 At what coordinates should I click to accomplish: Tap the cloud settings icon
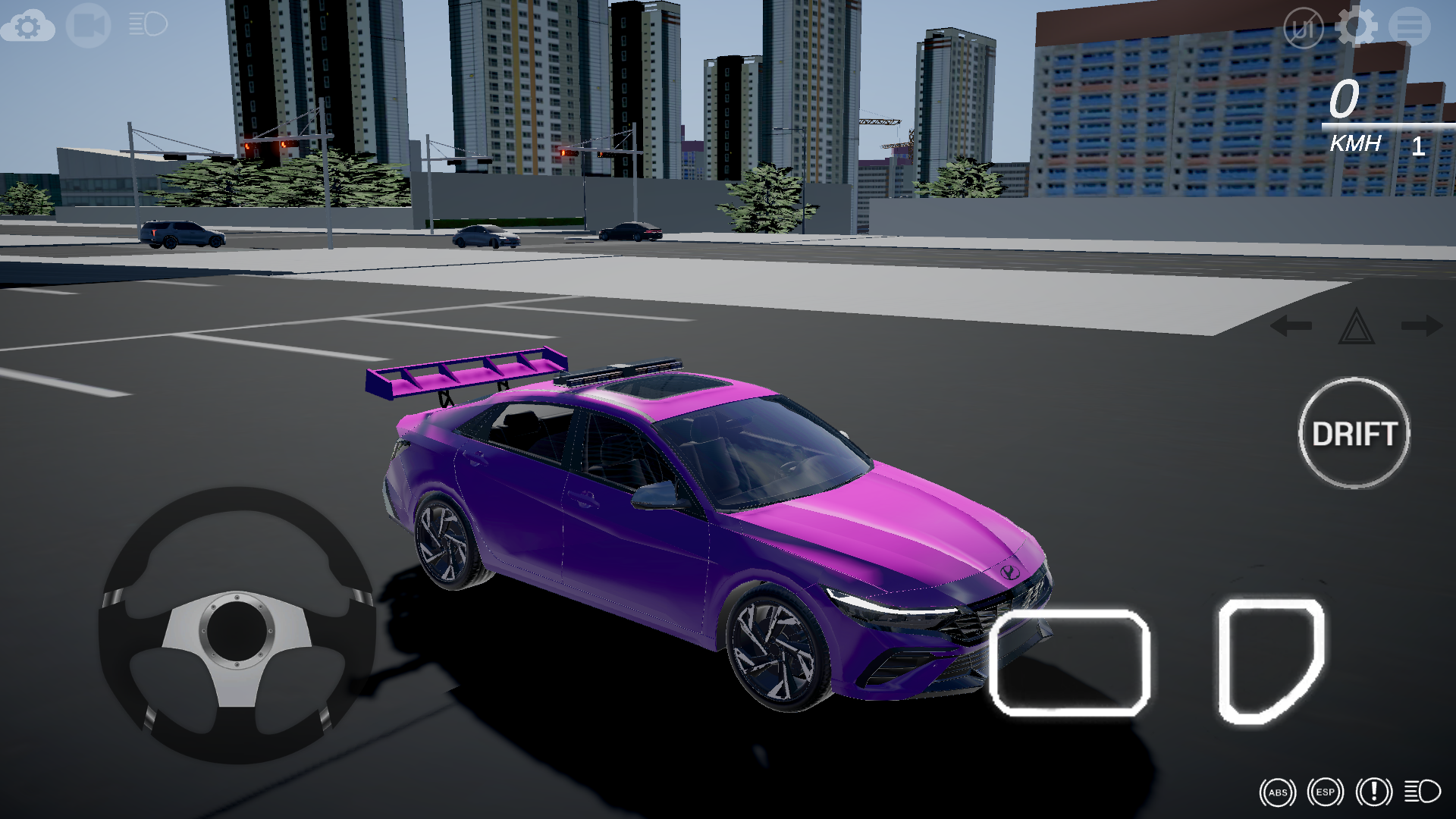coord(28,27)
